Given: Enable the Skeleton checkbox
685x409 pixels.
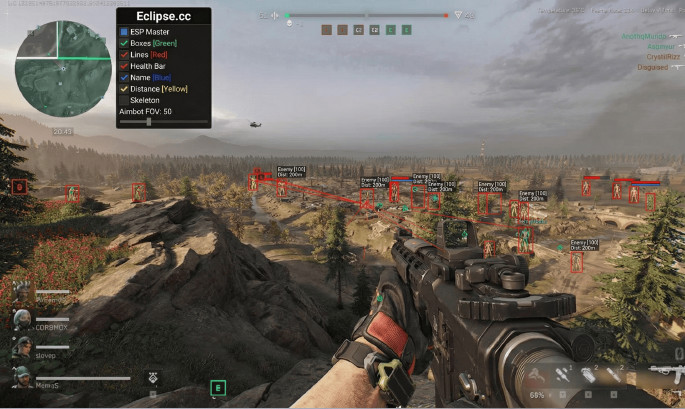Looking at the screenshot, I should [124, 100].
